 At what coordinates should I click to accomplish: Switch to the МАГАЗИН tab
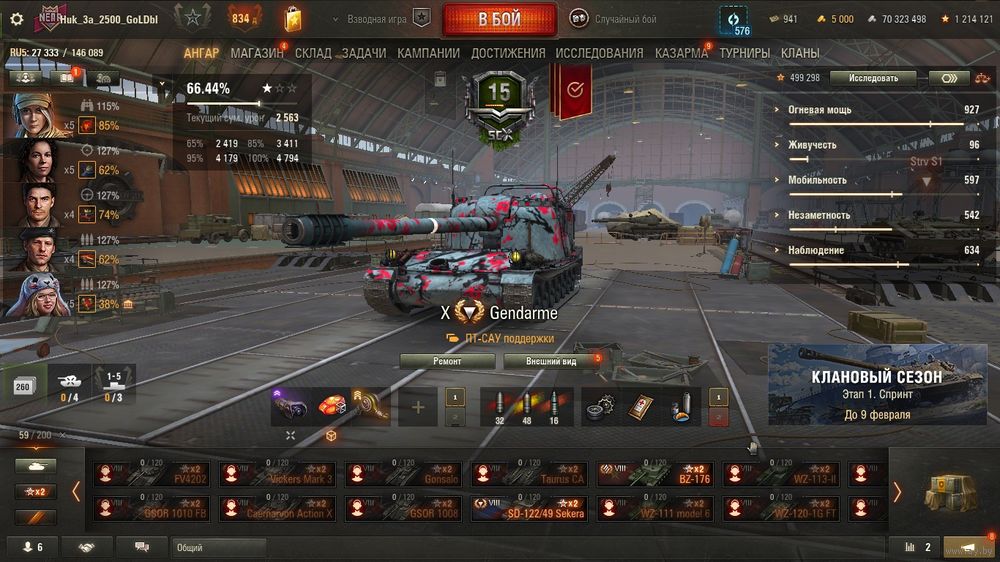(x=256, y=53)
